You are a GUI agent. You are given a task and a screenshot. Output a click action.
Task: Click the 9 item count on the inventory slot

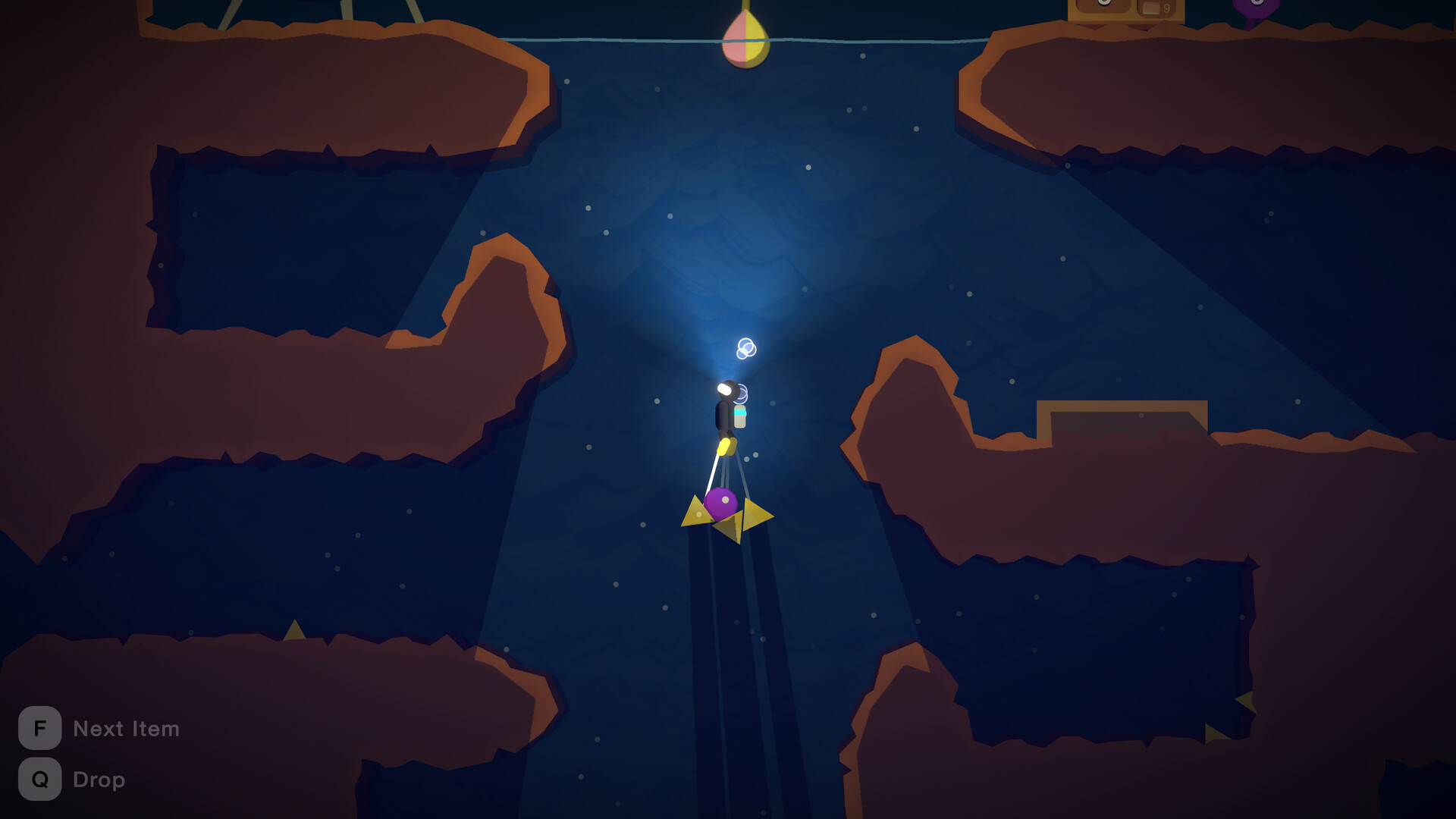pyautogui.click(x=1166, y=6)
